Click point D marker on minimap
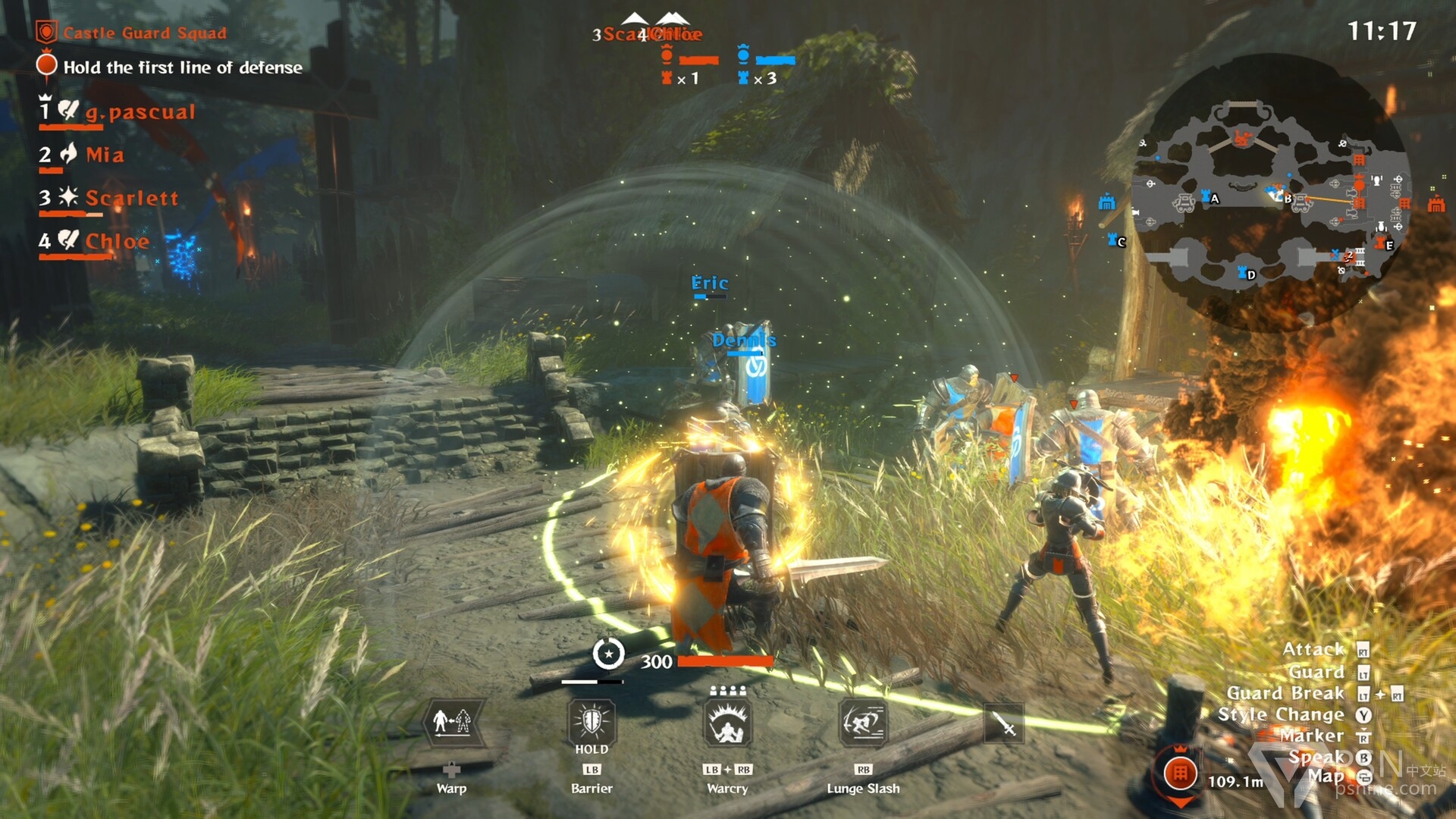The height and width of the screenshot is (819, 1456). (1246, 273)
